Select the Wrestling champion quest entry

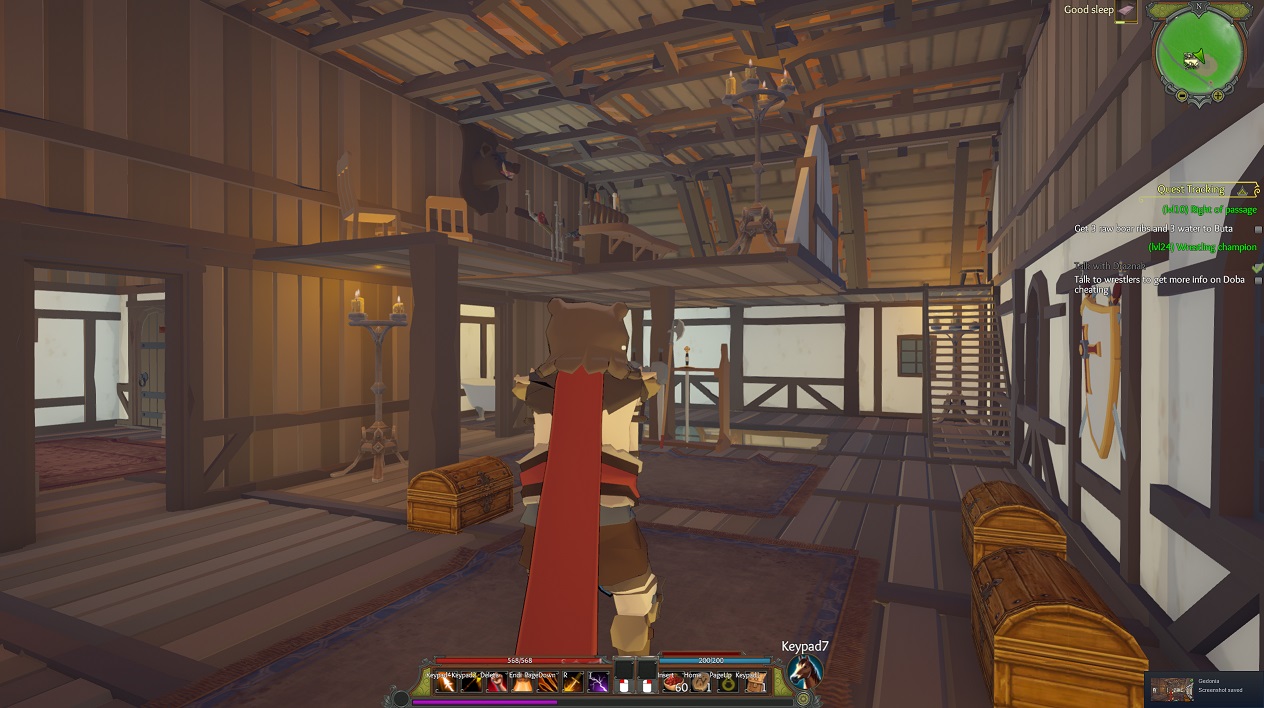pyautogui.click(x=1202, y=247)
